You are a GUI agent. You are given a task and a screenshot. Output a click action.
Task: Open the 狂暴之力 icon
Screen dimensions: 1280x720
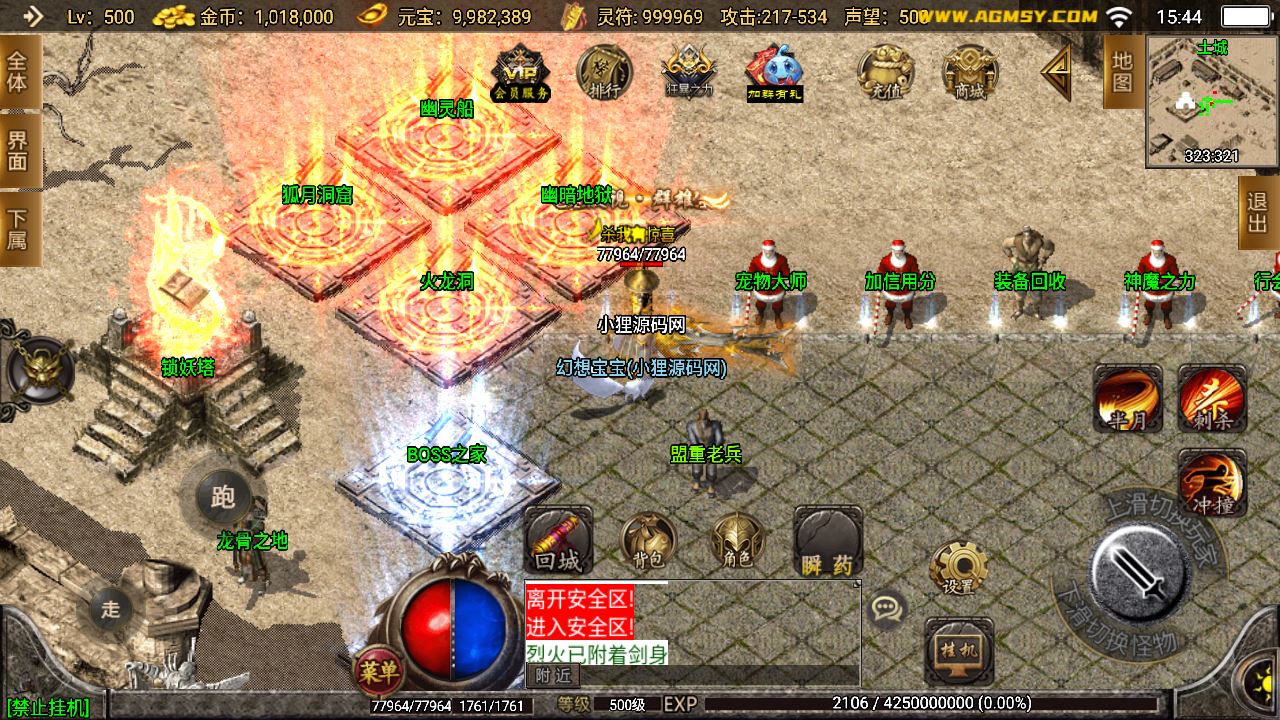point(689,73)
